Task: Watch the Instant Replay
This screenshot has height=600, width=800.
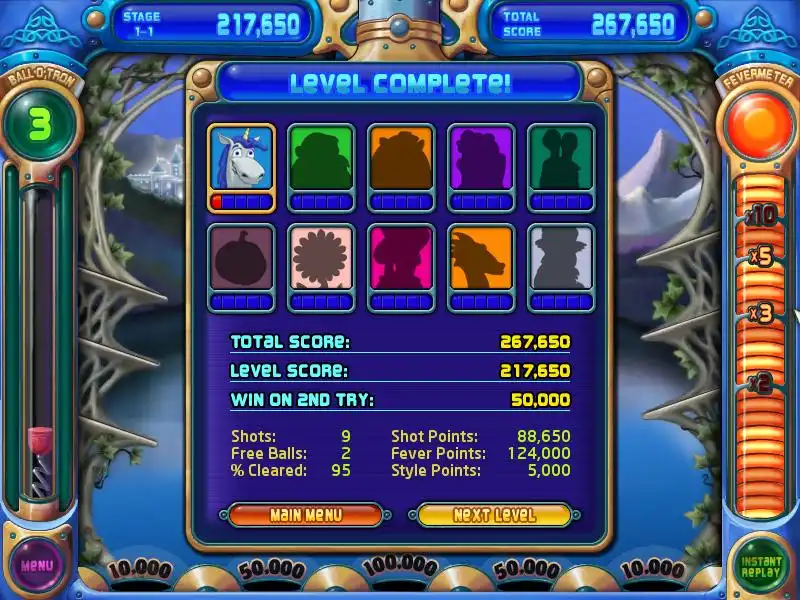Action: (761, 565)
